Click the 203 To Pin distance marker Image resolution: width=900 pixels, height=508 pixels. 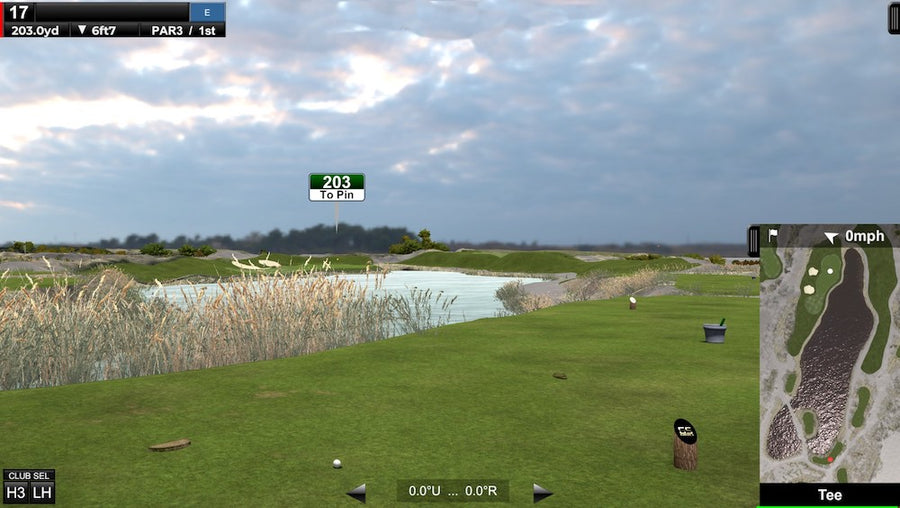336,187
